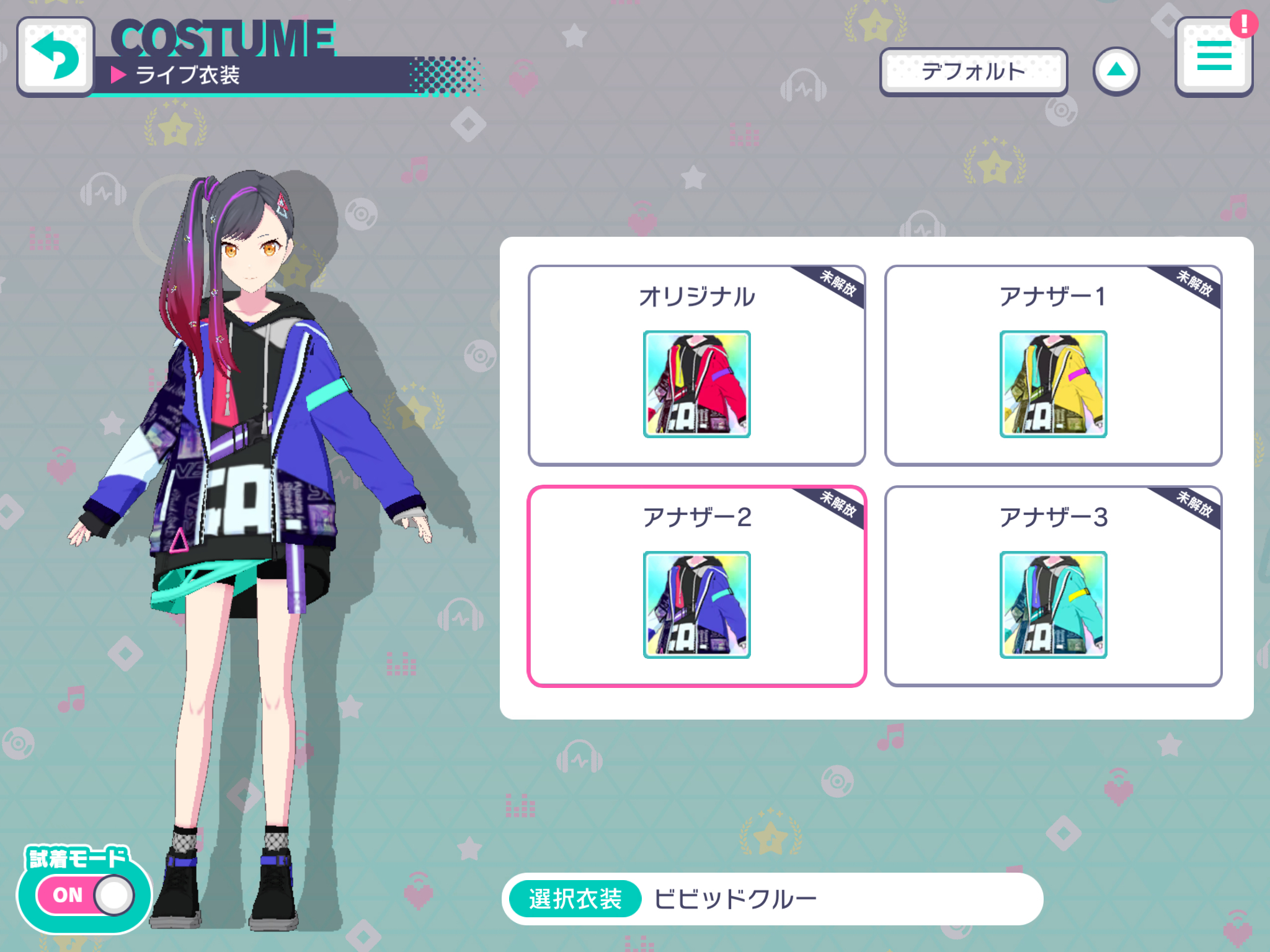Open the hamburger menu

pos(1214,57)
